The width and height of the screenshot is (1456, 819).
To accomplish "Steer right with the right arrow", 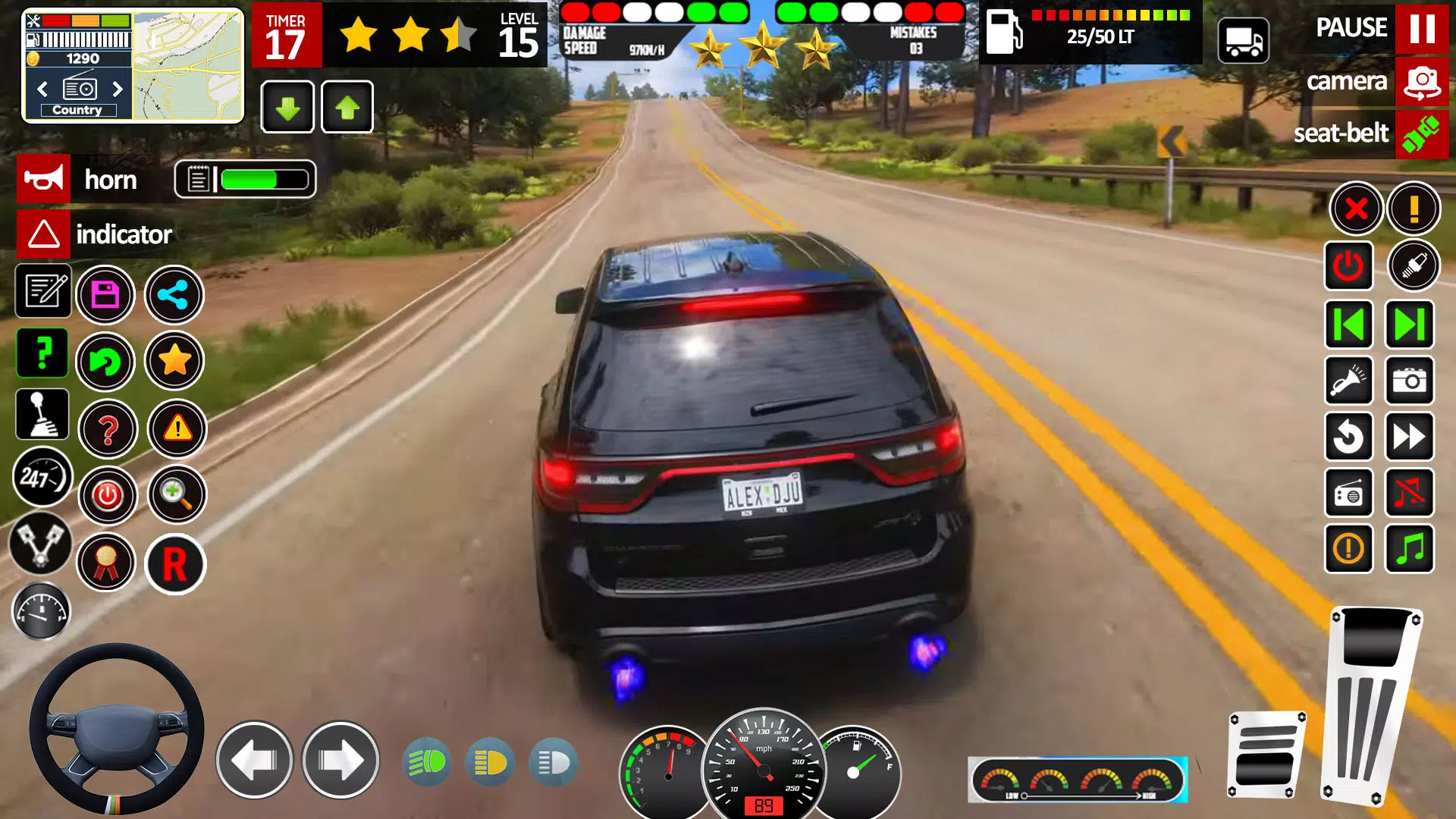I will 340,760.
